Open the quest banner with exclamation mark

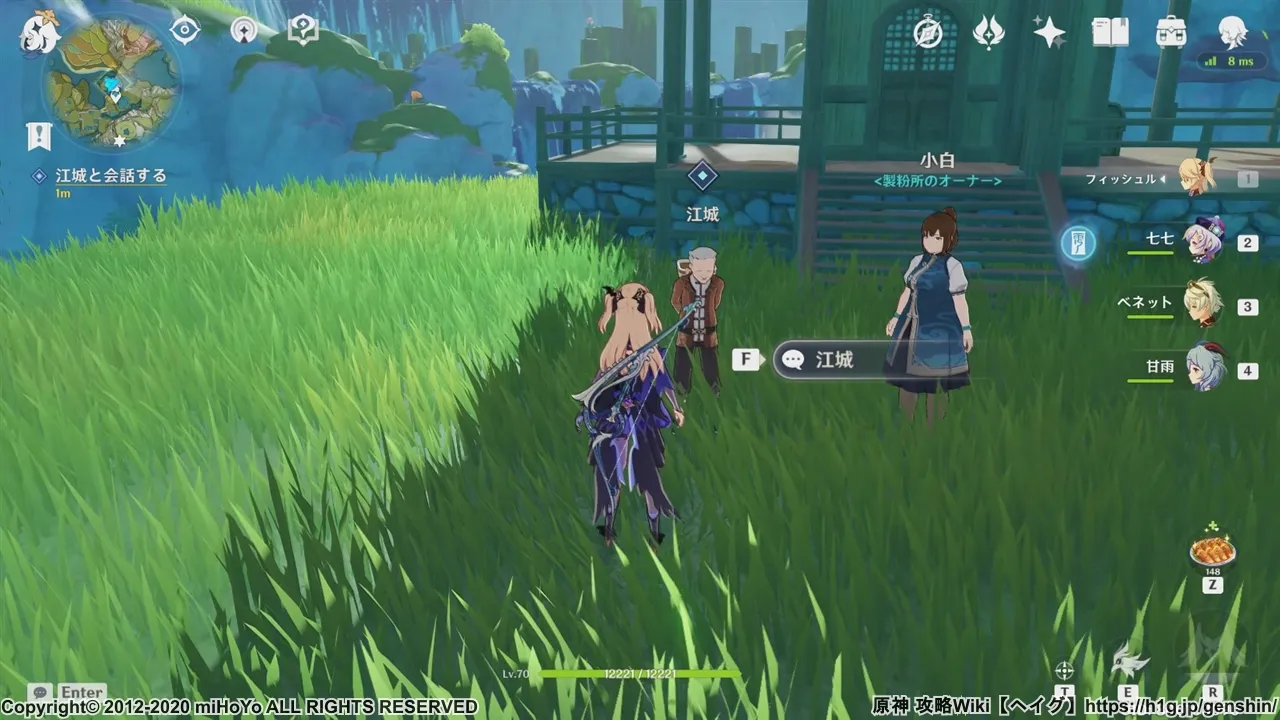point(39,136)
